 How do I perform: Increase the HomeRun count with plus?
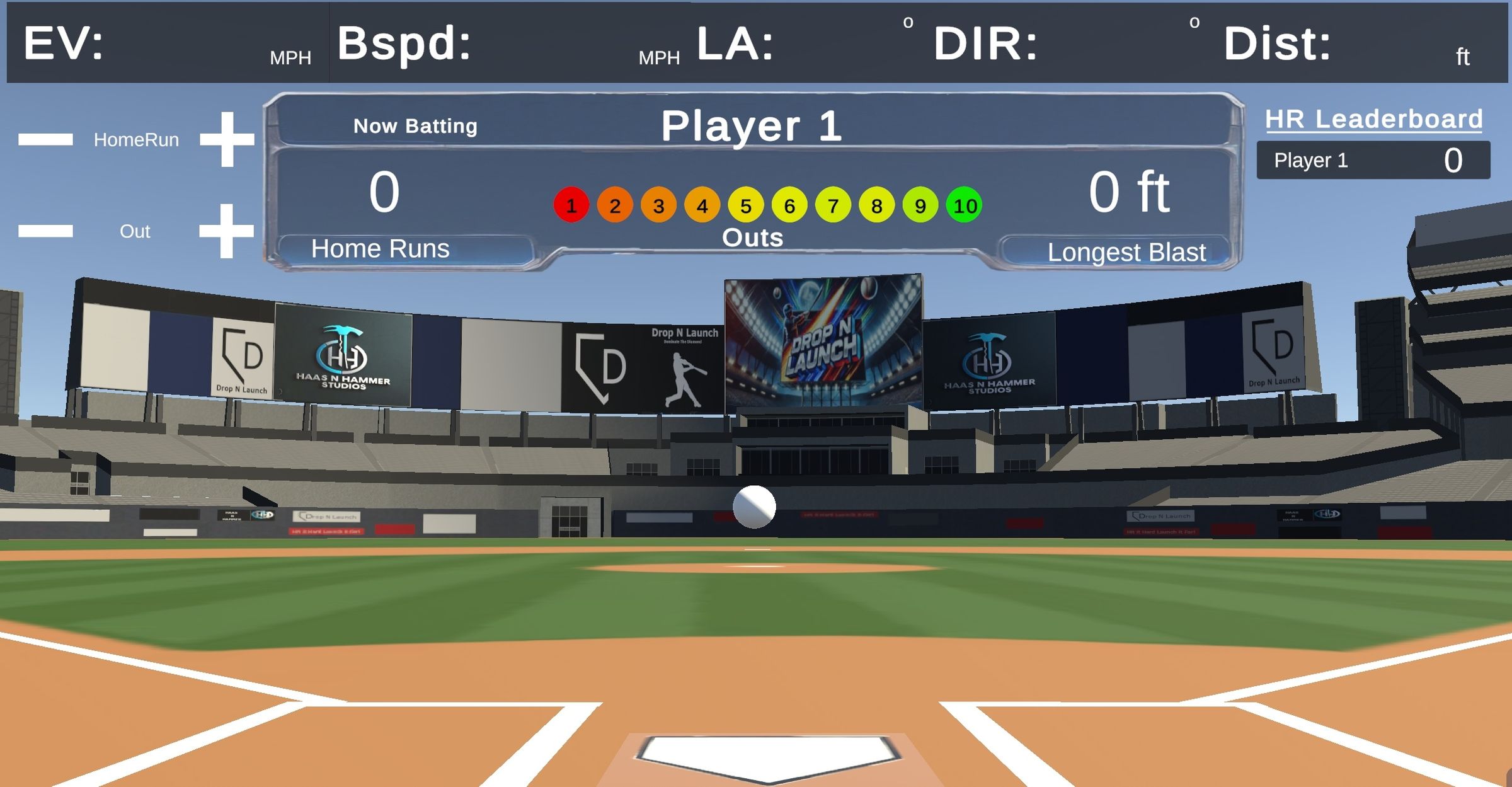(x=227, y=139)
